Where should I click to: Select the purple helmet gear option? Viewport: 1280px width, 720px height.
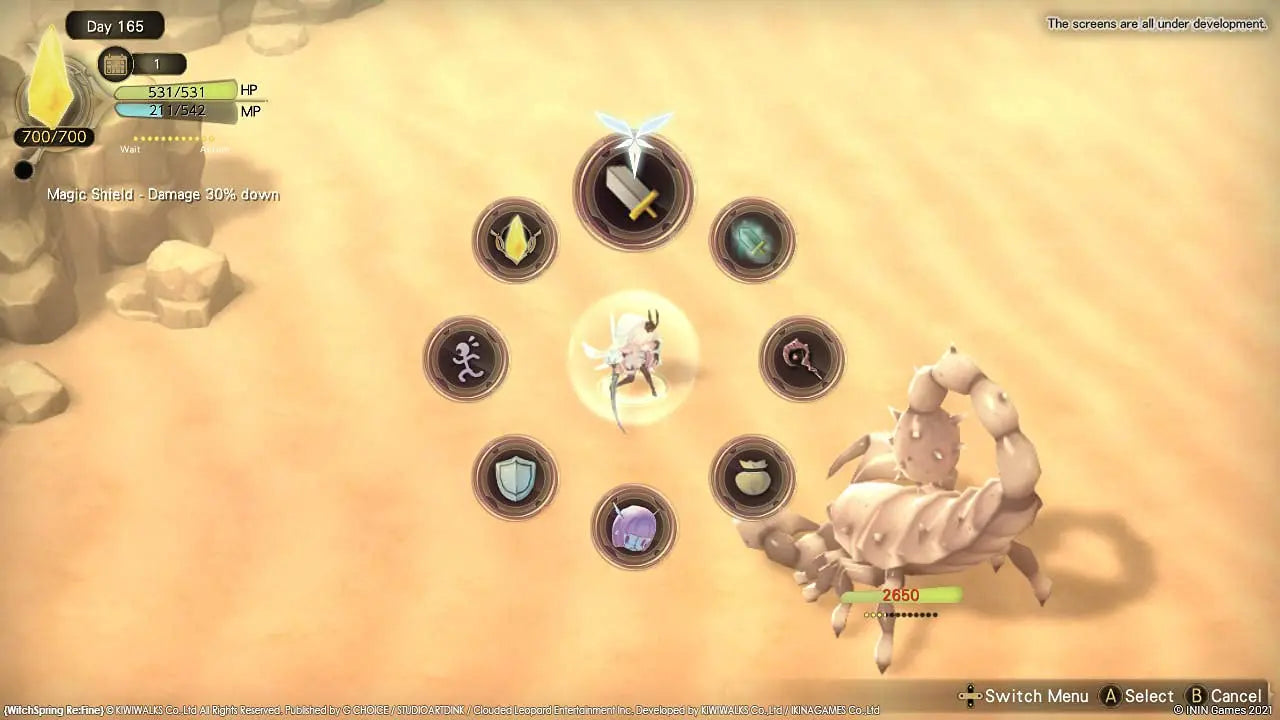coord(634,528)
